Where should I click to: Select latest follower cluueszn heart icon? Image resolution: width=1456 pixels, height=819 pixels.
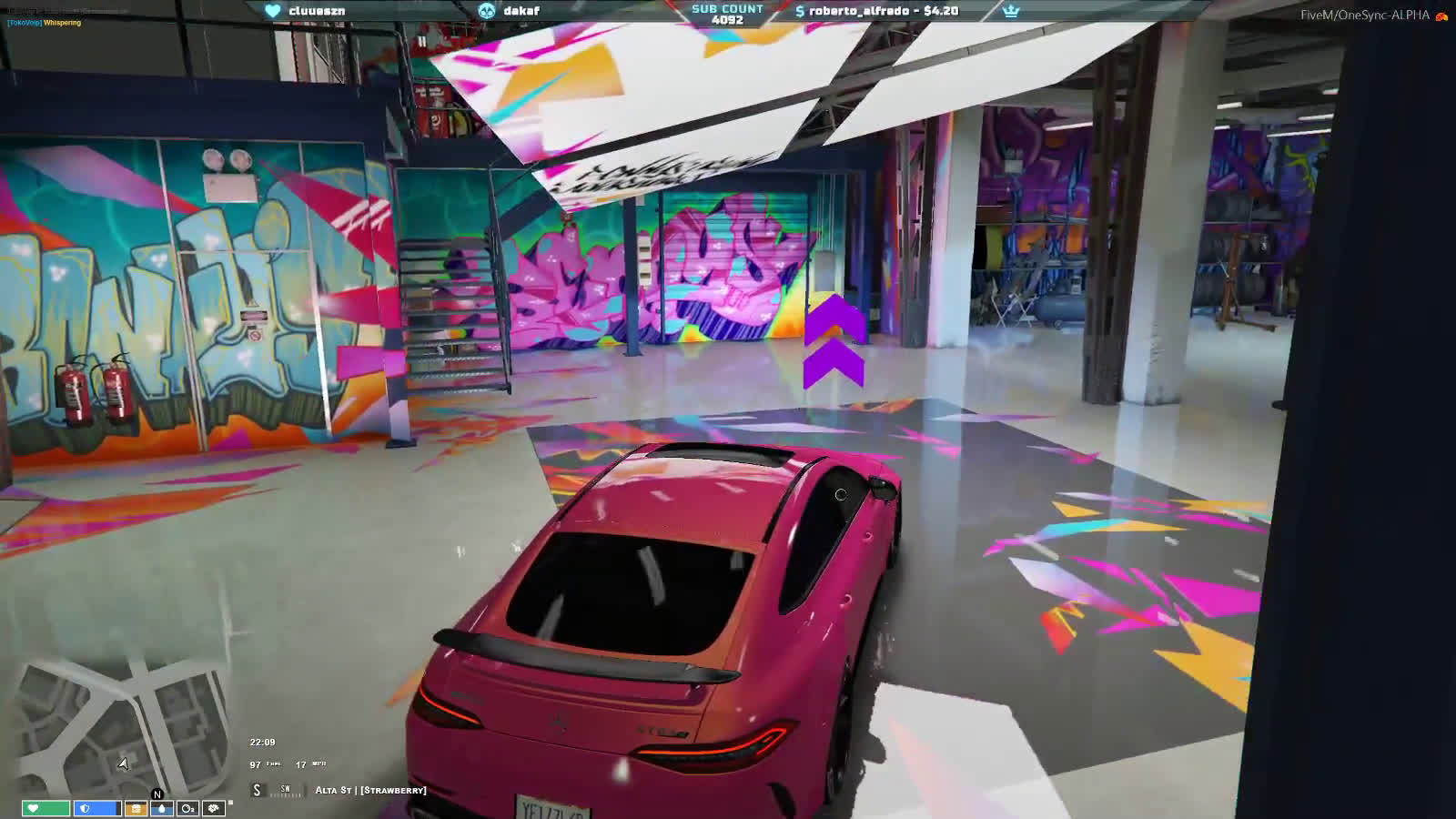click(x=272, y=11)
